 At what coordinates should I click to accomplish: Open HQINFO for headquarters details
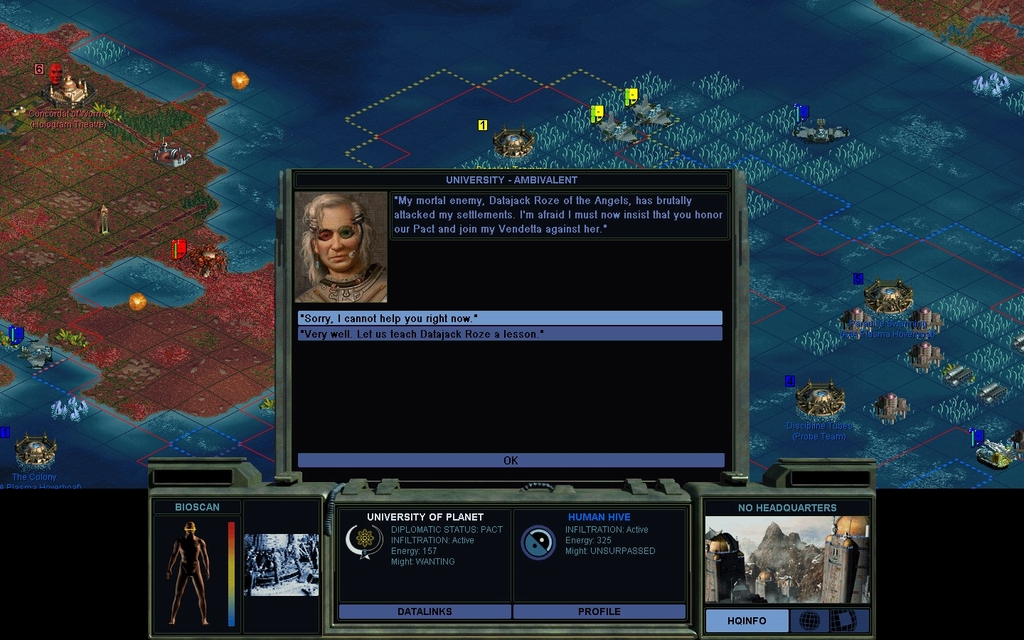click(x=746, y=621)
